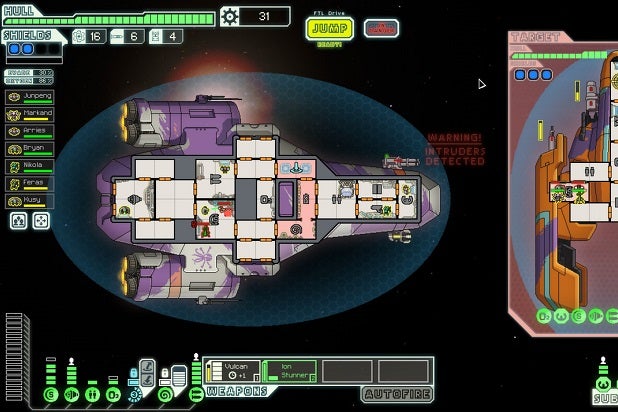618x412 pixels.
Task: Save crew positions button
Action: pyautogui.click(x=18, y=221)
